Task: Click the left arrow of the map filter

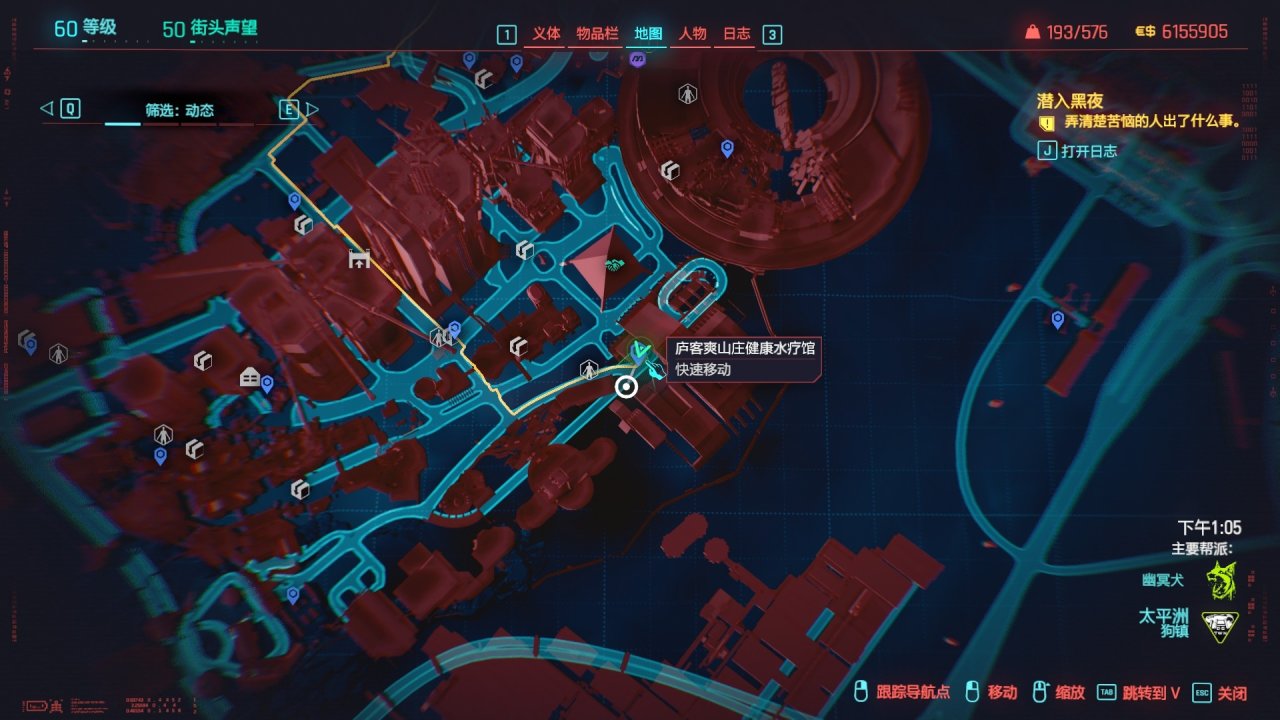Action: click(46, 109)
